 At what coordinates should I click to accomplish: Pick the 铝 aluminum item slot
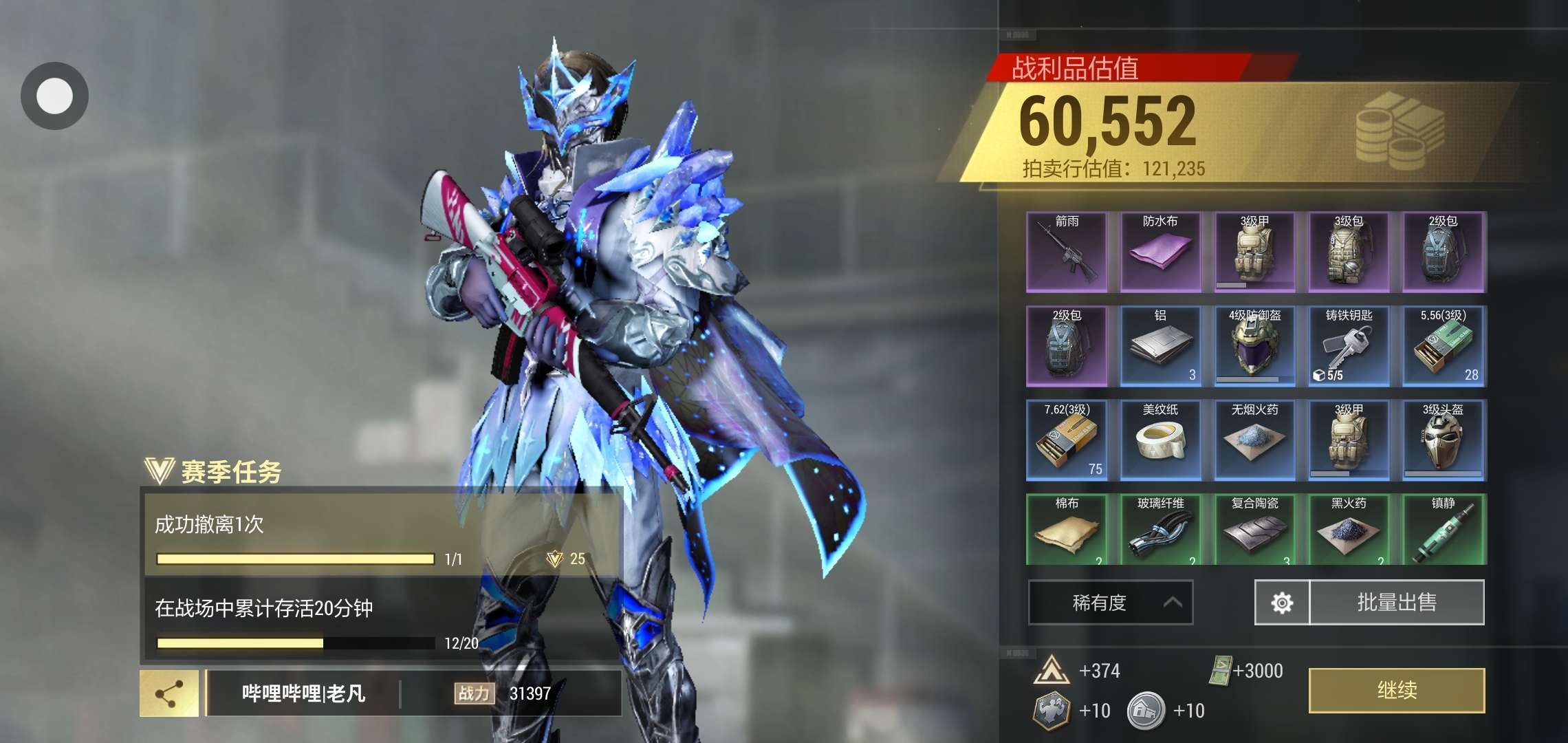[1160, 346]
